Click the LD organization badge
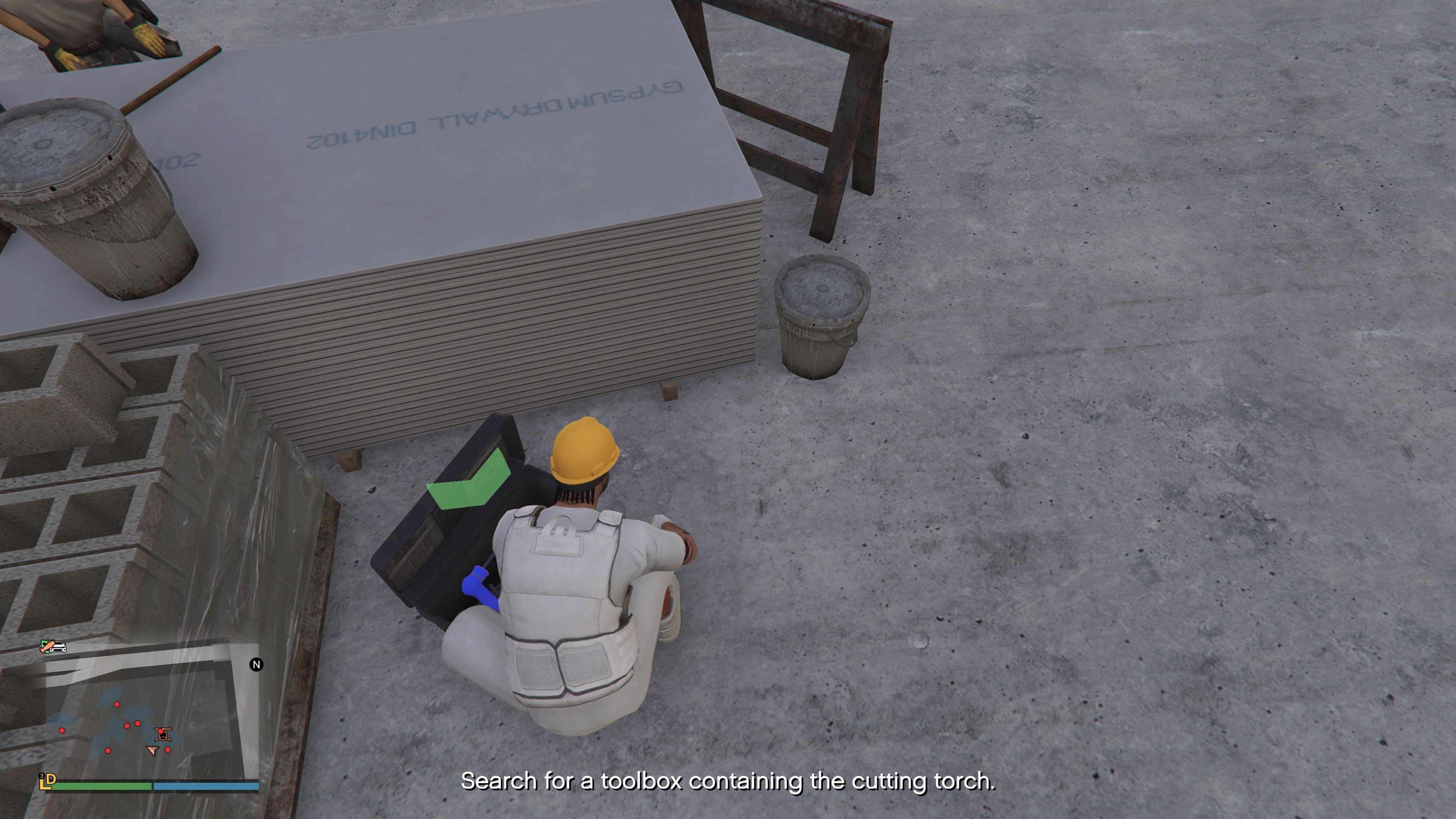 47,781
